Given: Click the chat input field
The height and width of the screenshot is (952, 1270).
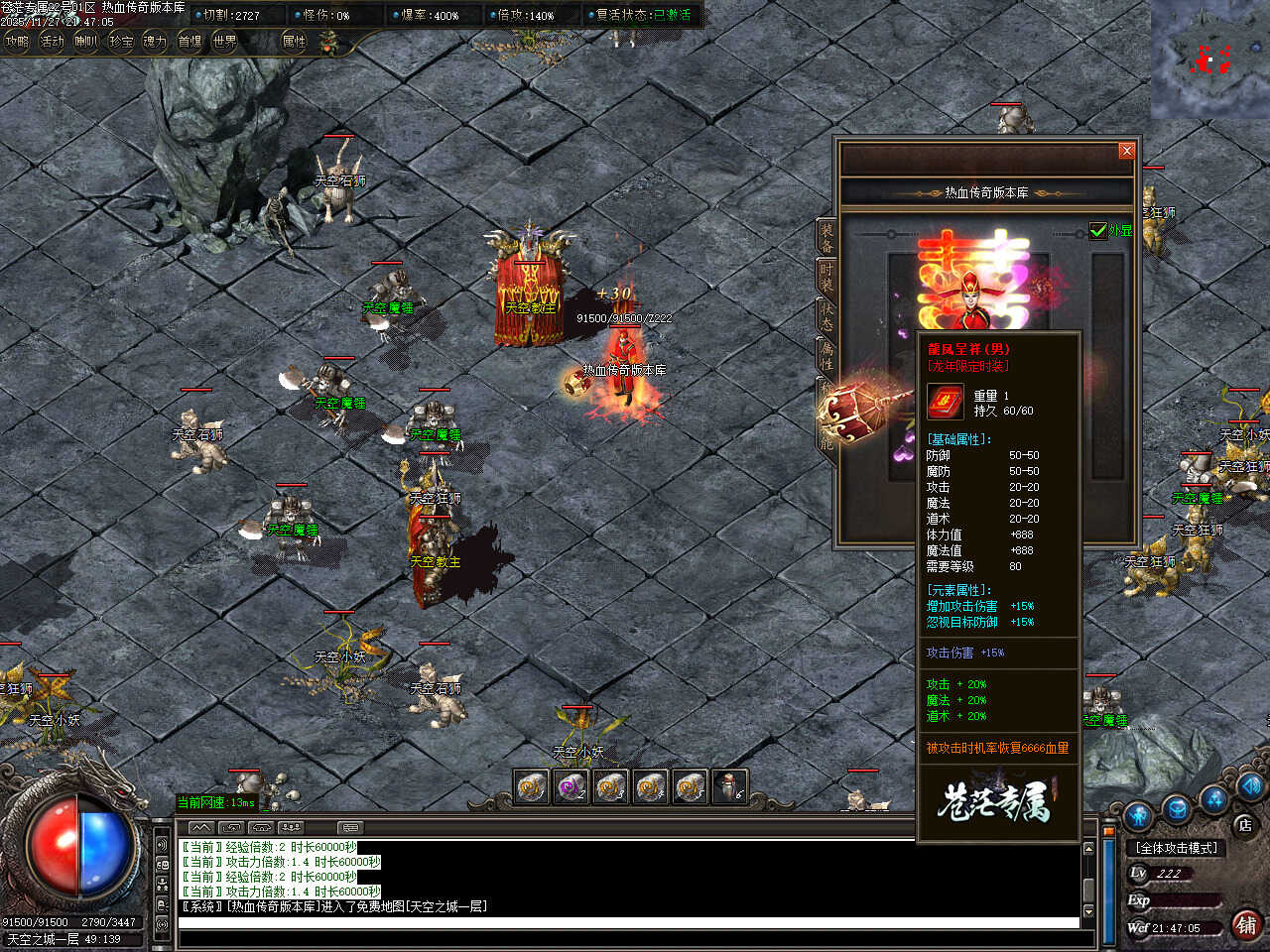Looking at the screenshot, I should 625,923.
